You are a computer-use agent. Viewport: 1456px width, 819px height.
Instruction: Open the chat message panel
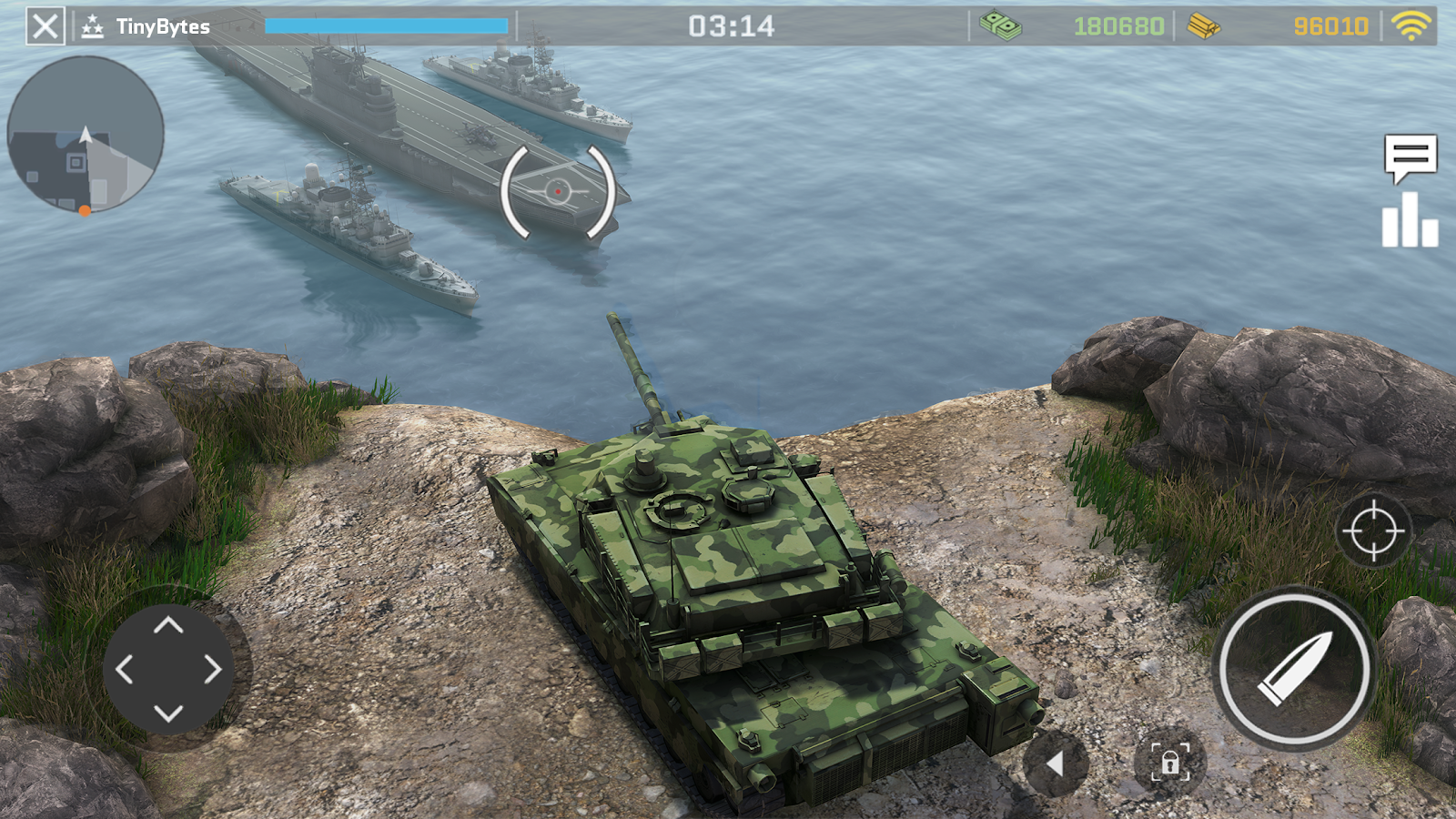coord(1410,157)
